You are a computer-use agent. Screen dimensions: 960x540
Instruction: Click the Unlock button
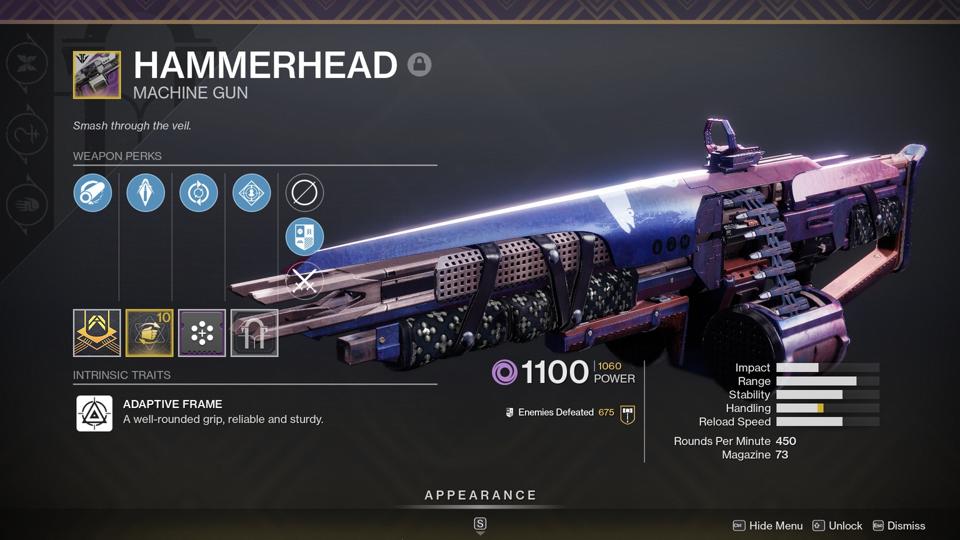point(837,526)
